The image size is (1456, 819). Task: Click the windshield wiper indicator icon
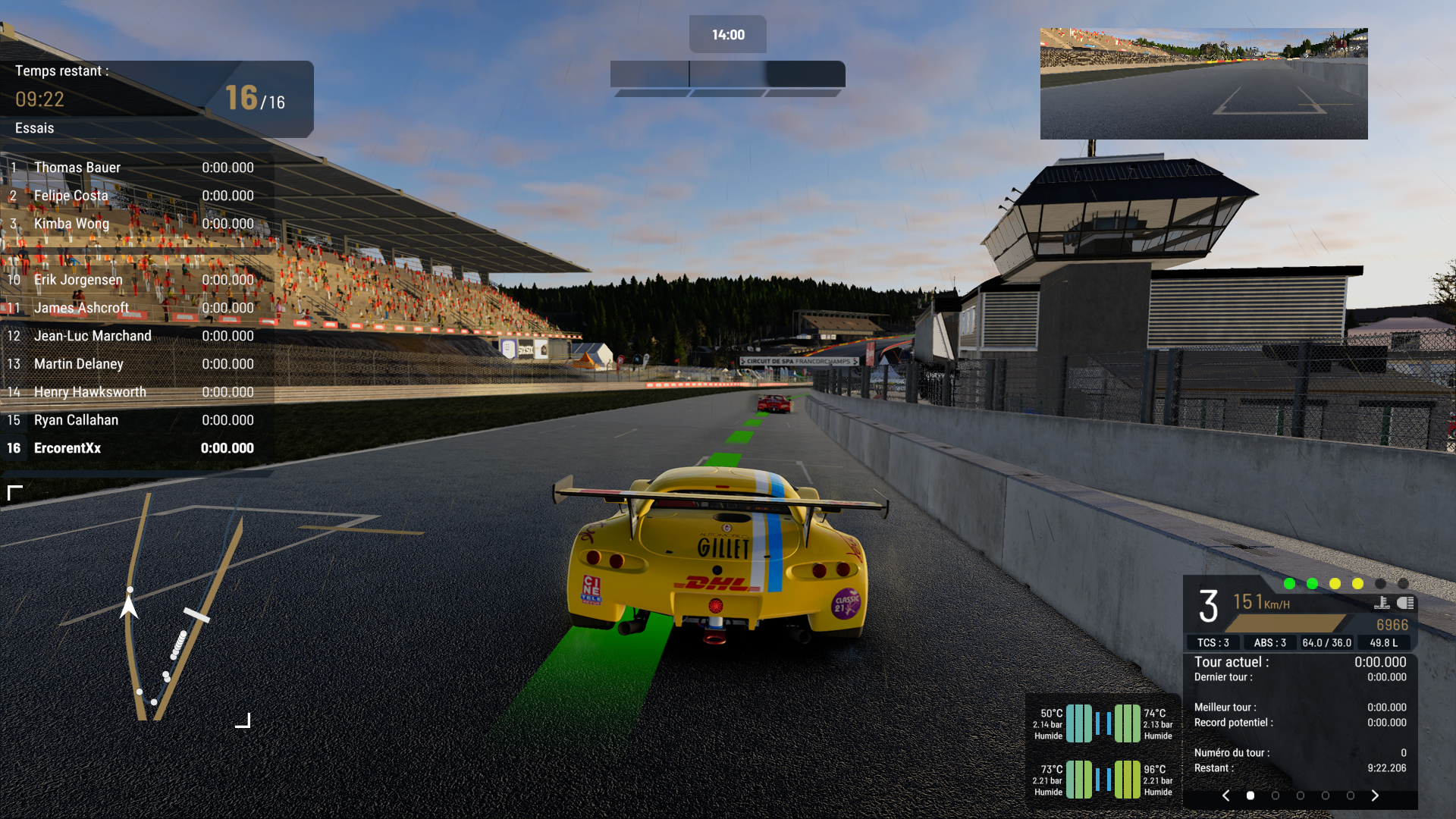point(1382,603)
